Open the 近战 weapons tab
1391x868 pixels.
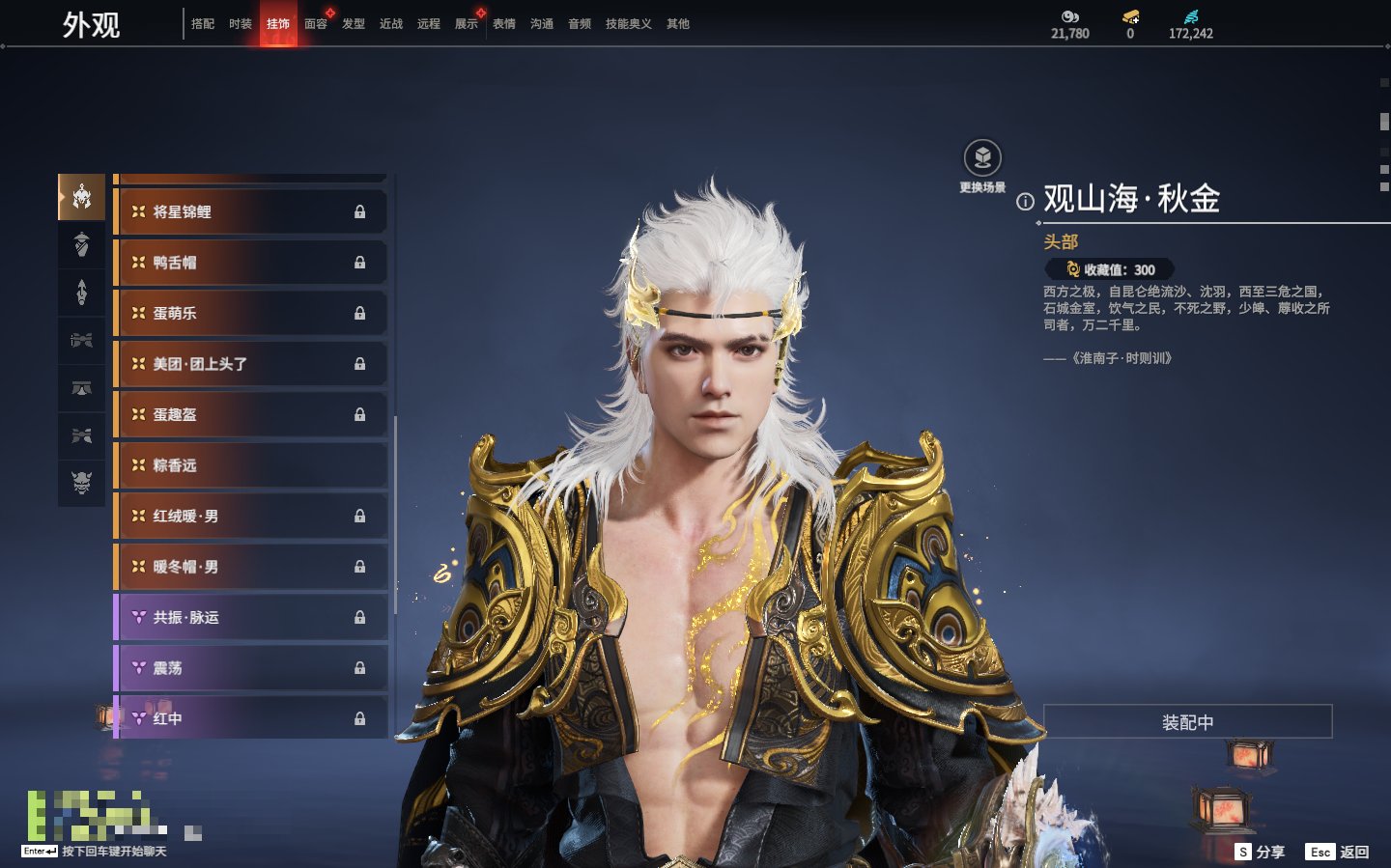tap(391, 24)
